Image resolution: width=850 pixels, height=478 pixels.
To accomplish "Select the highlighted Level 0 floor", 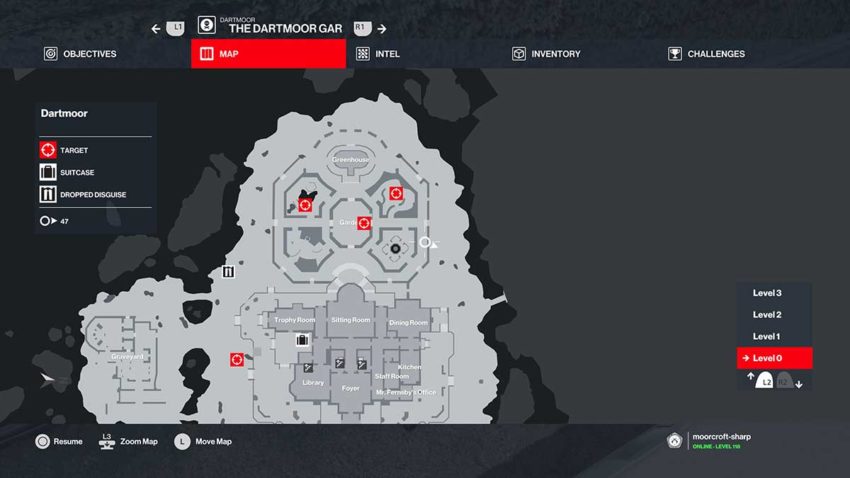I will tap(773, 358).
